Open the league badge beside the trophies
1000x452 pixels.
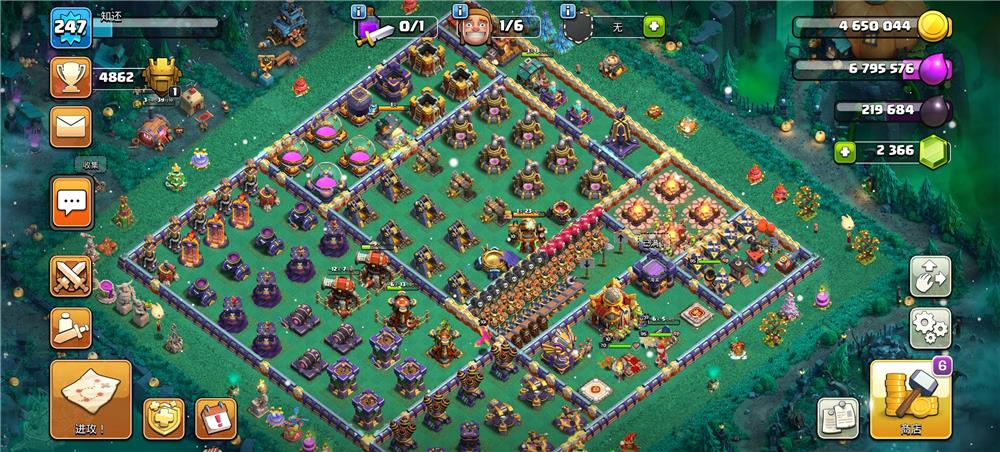coord(162,76)
